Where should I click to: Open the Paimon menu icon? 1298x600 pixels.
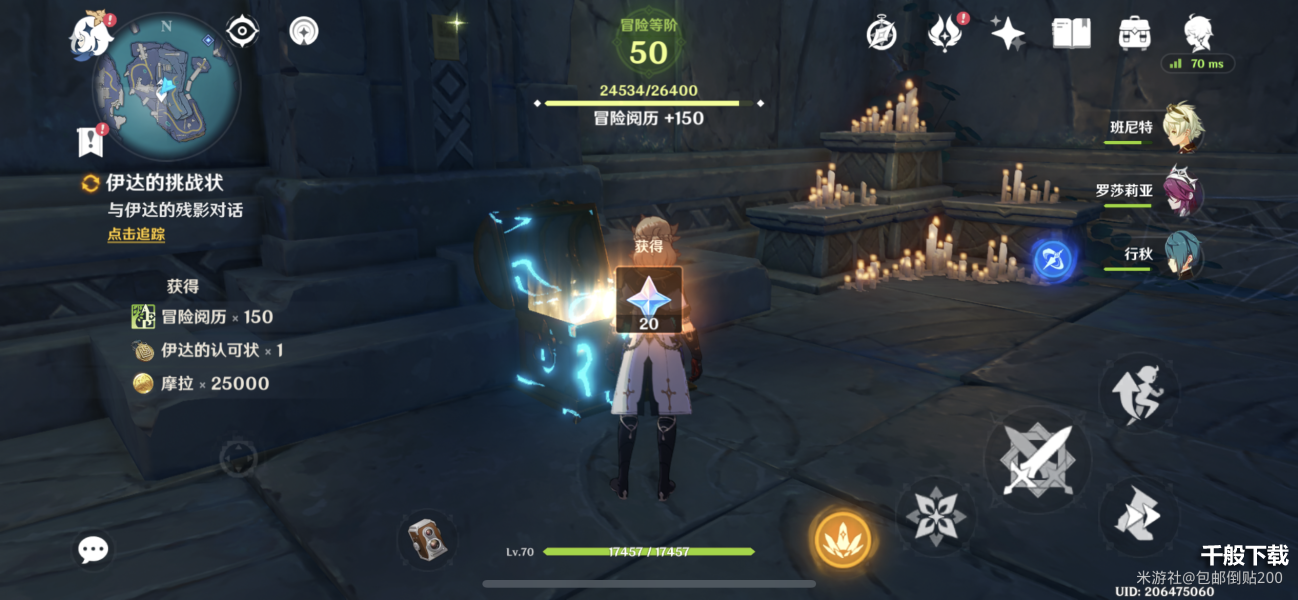[x=88, y=35]
